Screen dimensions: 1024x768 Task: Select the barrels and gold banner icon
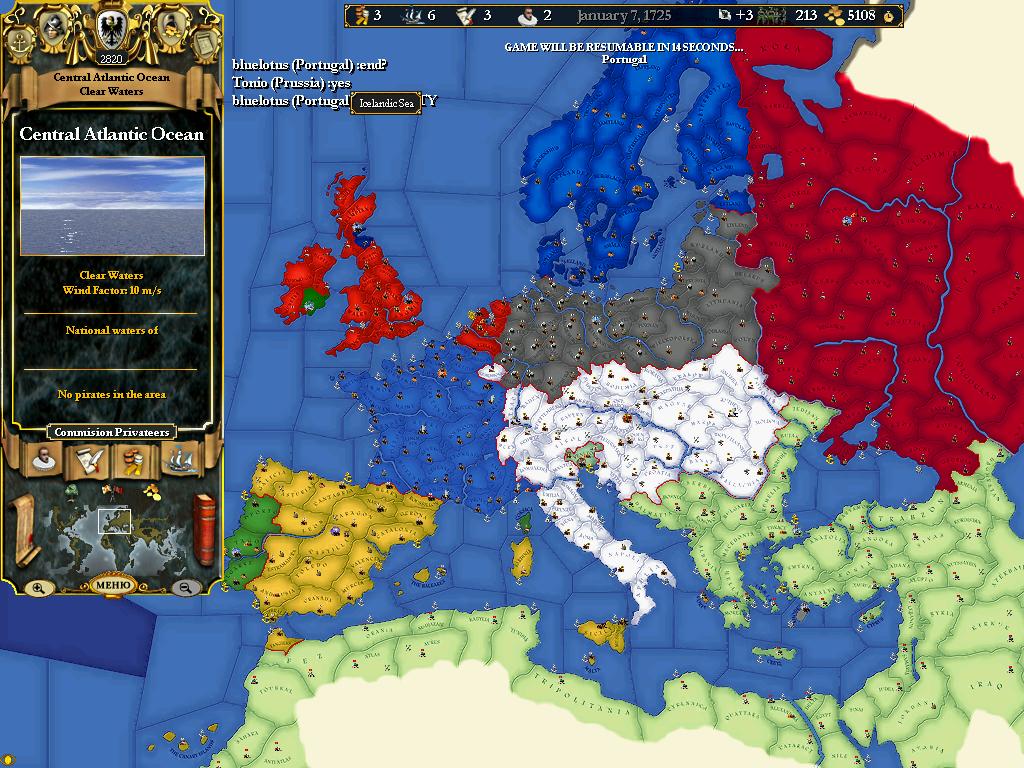pyautogui.click(x=133, y=460)
